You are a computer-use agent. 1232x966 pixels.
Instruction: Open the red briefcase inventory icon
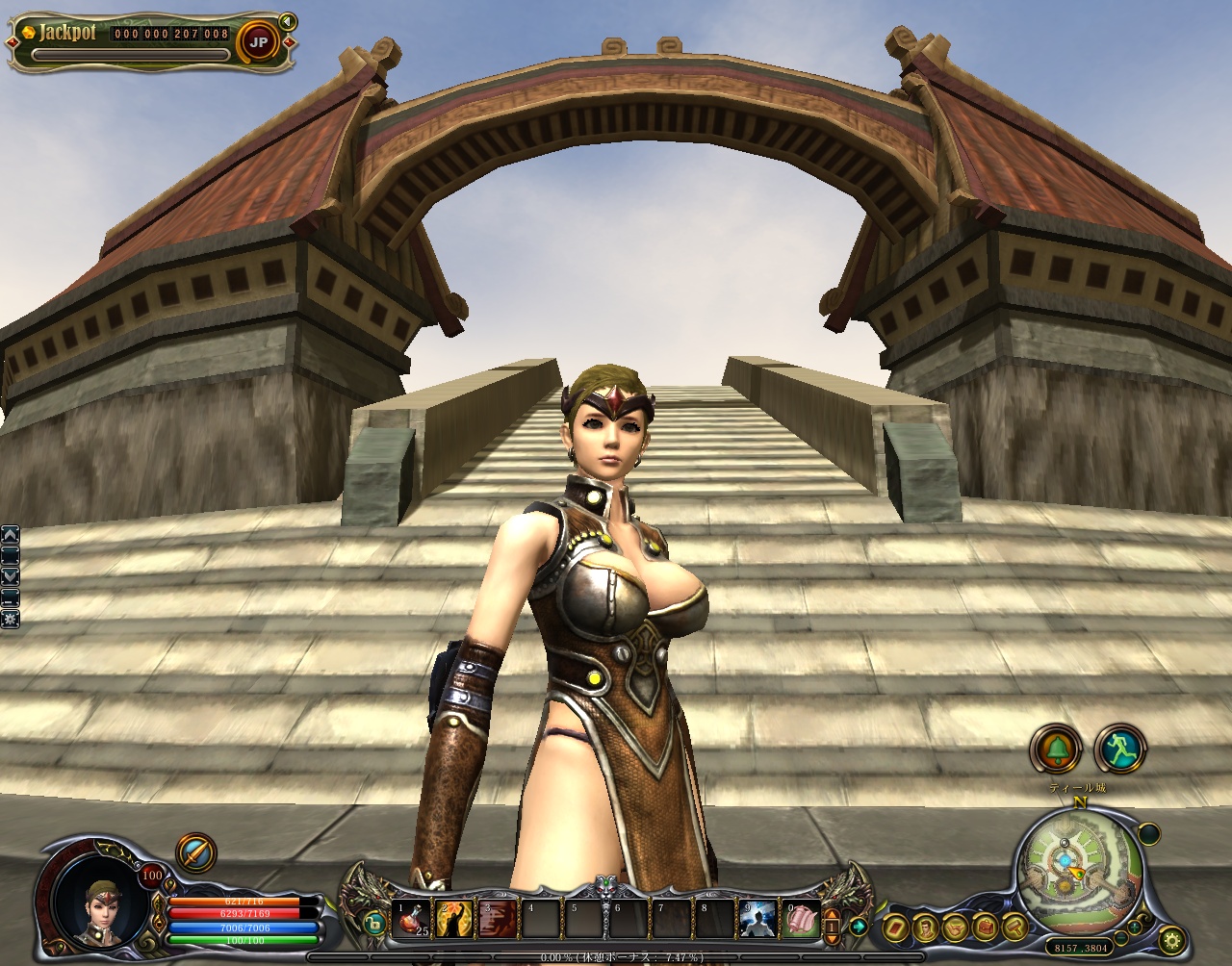click(986, 928)
